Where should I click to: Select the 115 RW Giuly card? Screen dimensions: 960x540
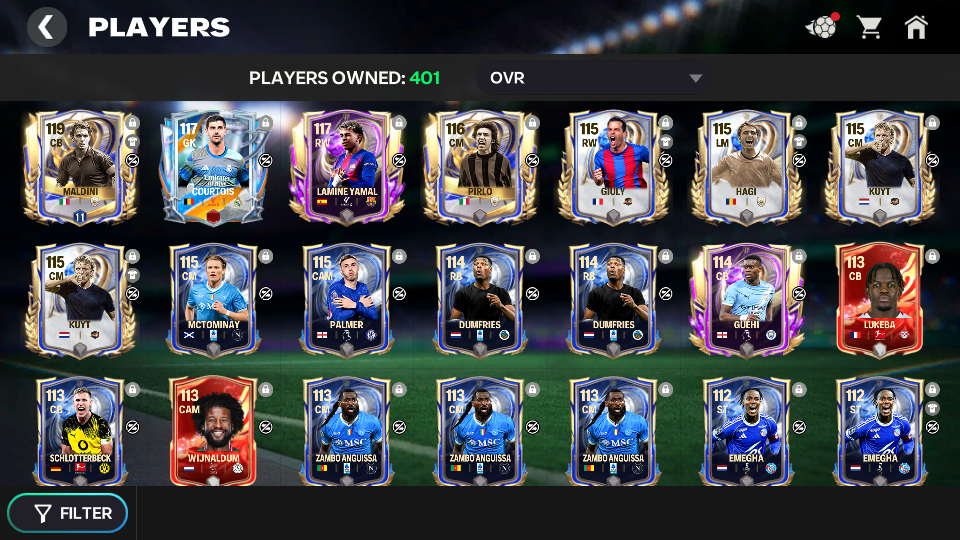612,167
